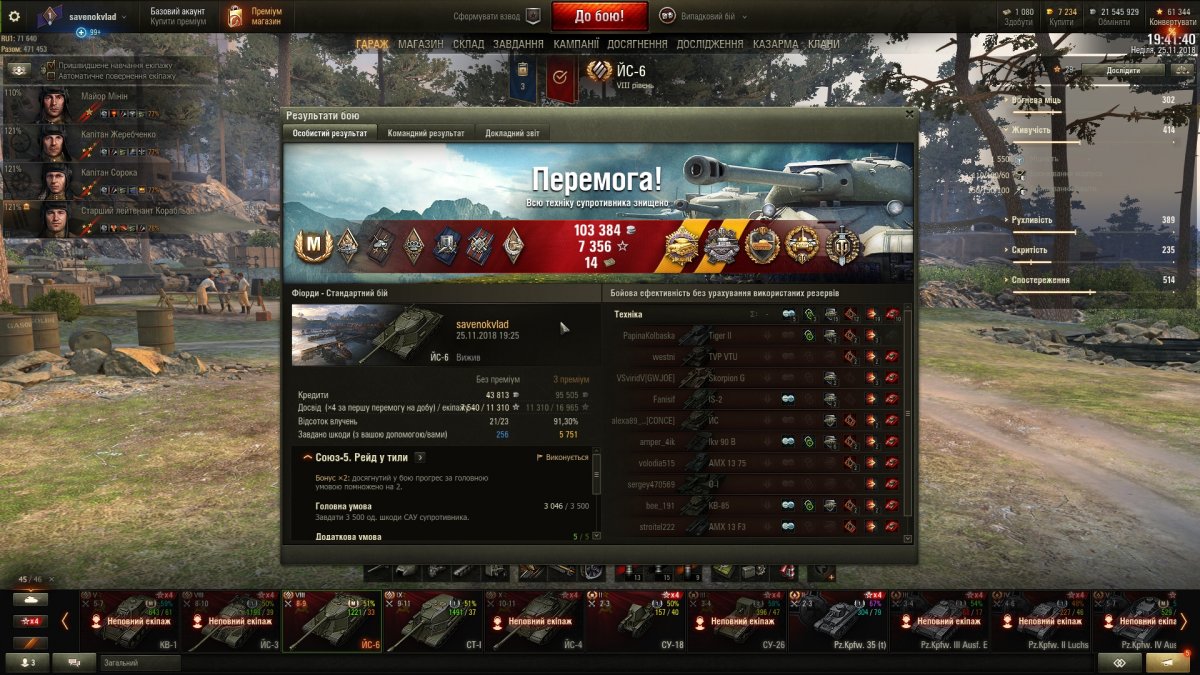This screenshot has height=675, width=1200.
Task: Toggle the Пришвидшене навчання екіпажу checkbox
Action: (x=49, y=63)
